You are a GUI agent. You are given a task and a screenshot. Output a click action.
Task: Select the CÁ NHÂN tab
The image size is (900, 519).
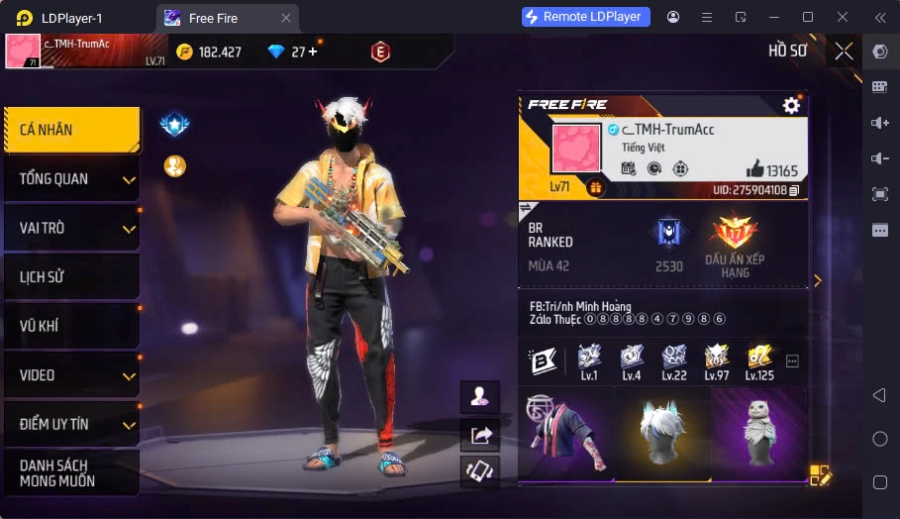click(70, 130)
